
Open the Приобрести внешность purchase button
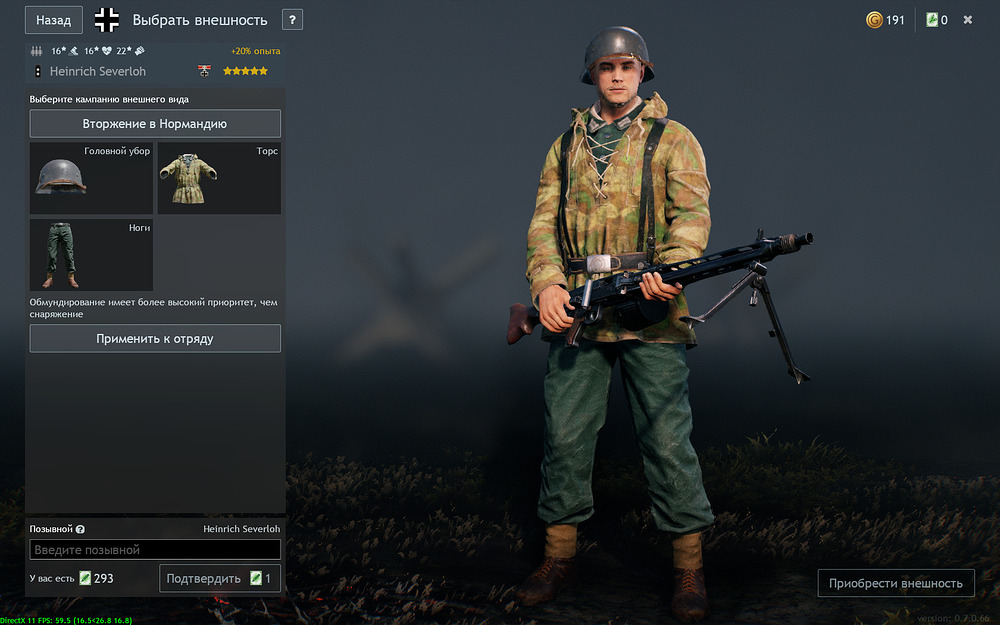click(x=895, y=583)
